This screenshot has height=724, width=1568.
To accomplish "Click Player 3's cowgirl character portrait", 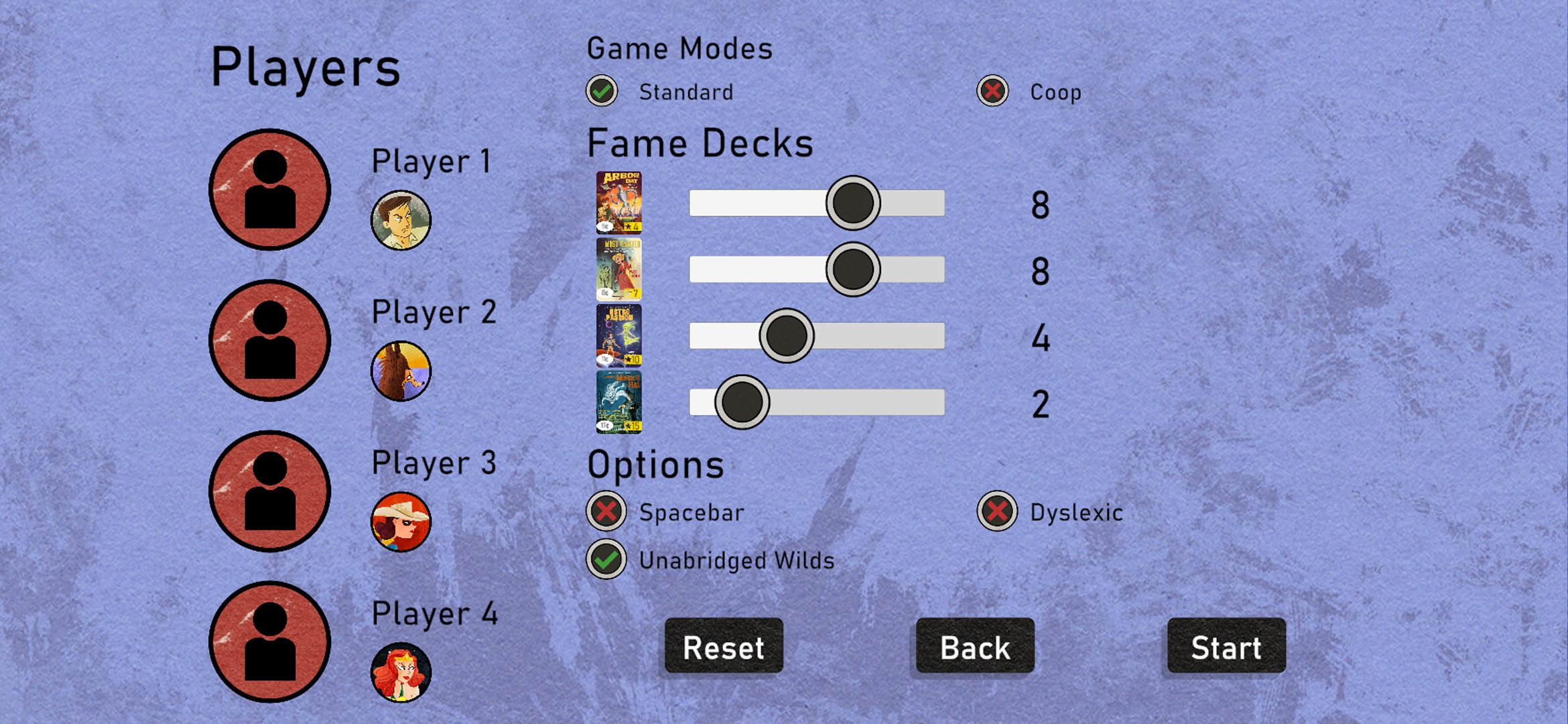I will pos(400,522).
